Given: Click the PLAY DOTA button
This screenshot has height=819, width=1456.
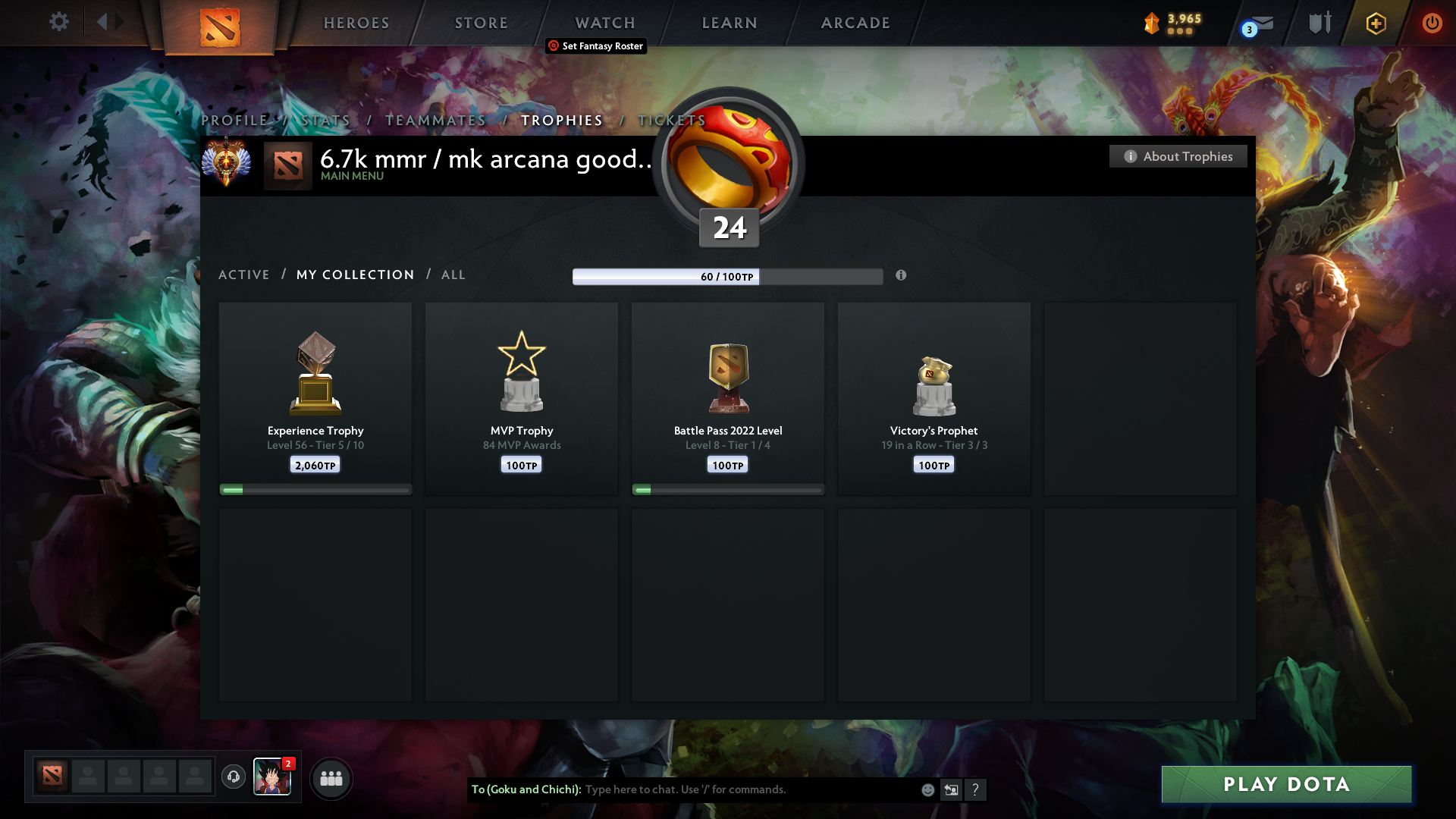Looking at the screenshot, I should click(x=1285, y=784).
